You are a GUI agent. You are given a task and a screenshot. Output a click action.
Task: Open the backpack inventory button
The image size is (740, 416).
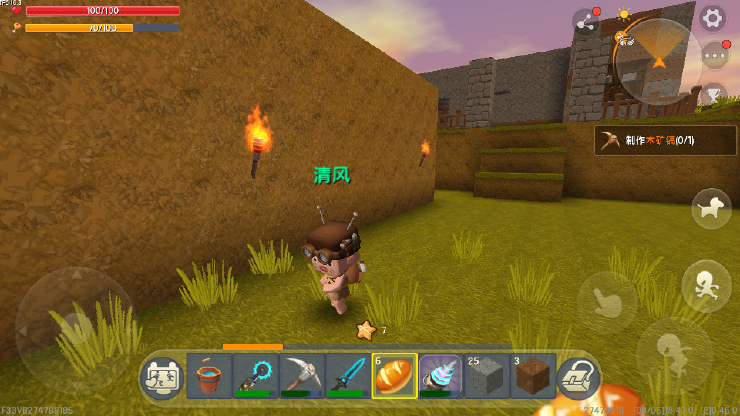tap(578, 377)
